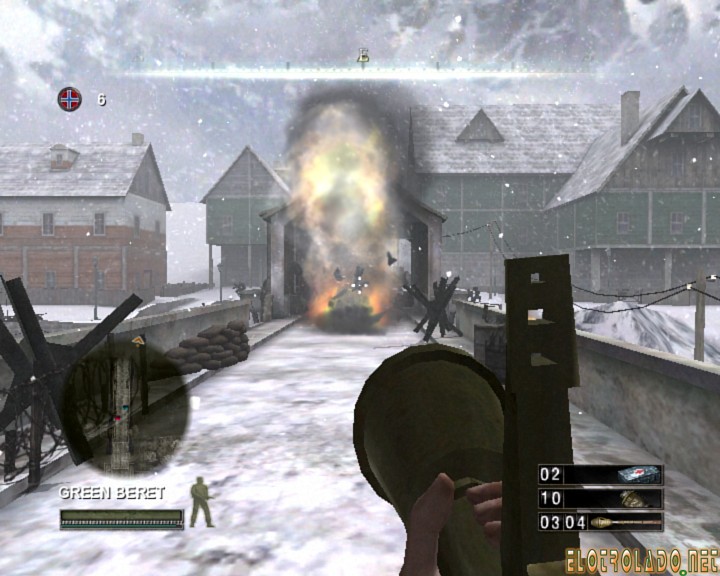Click the Norwegian flag team icon
This screenshot has height=576, width=720.
(69, 99)
